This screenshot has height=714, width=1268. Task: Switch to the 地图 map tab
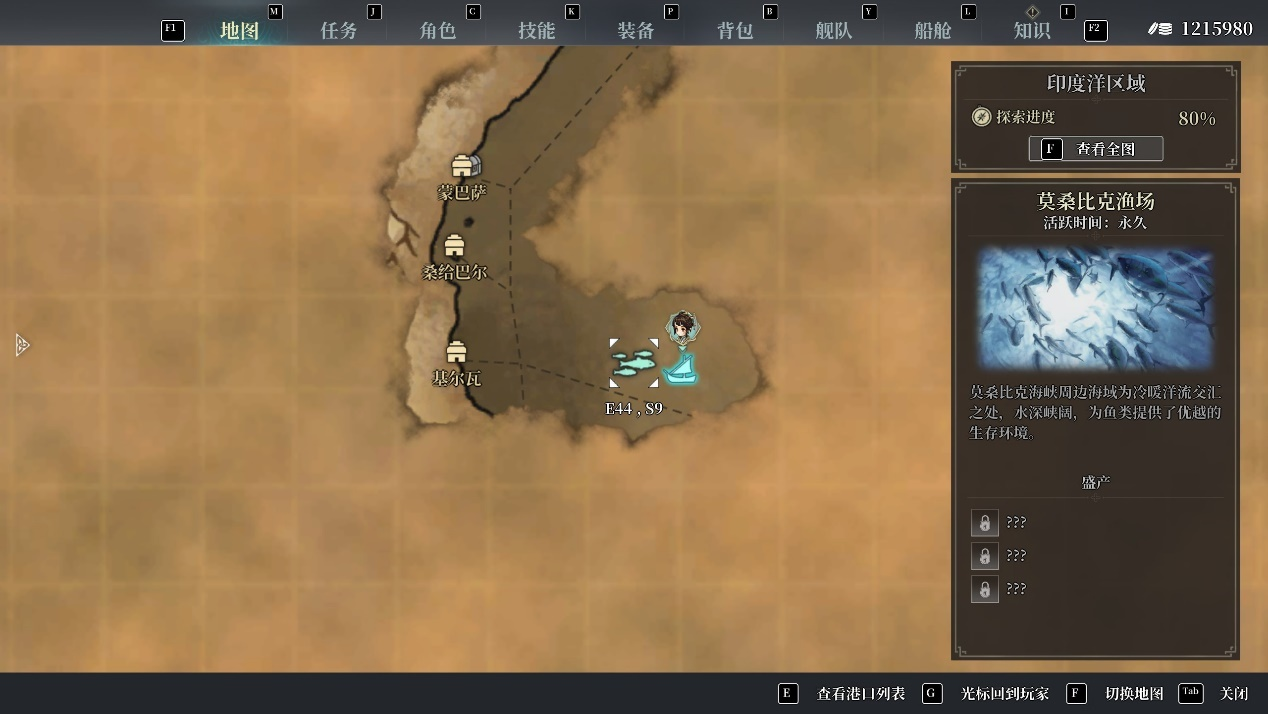239,30
